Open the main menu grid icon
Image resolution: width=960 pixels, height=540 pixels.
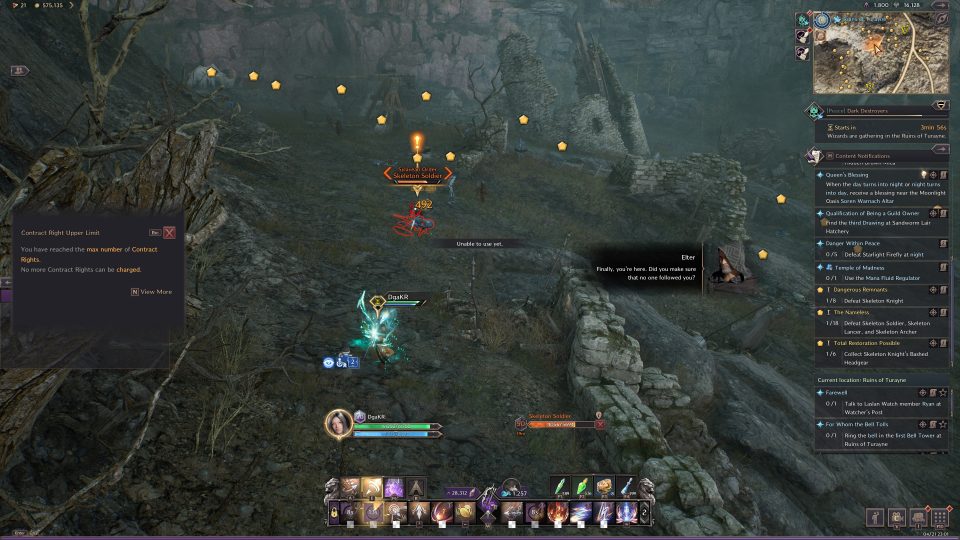(939, 518)
